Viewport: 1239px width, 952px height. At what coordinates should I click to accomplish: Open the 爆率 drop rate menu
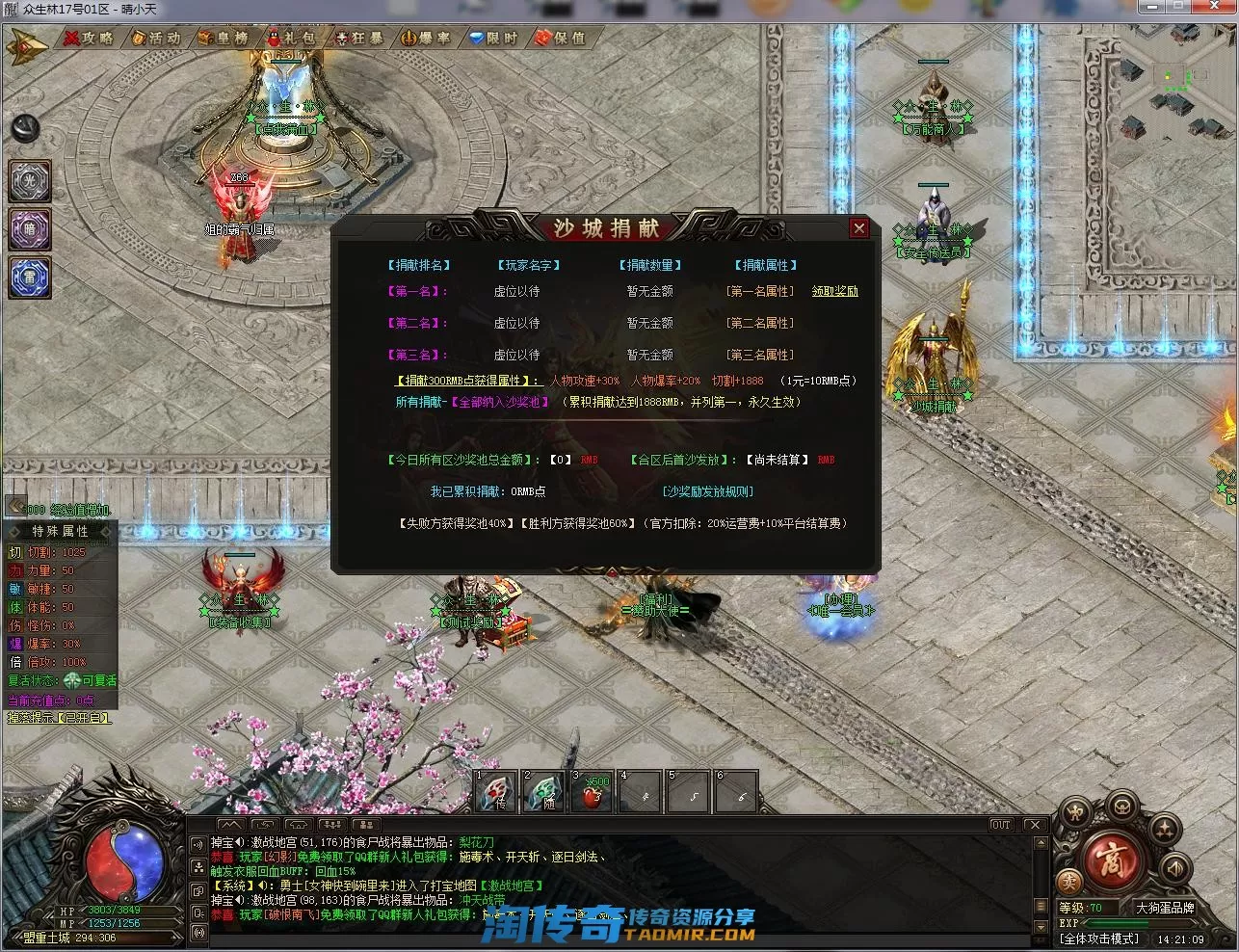[x=426, y=38]
